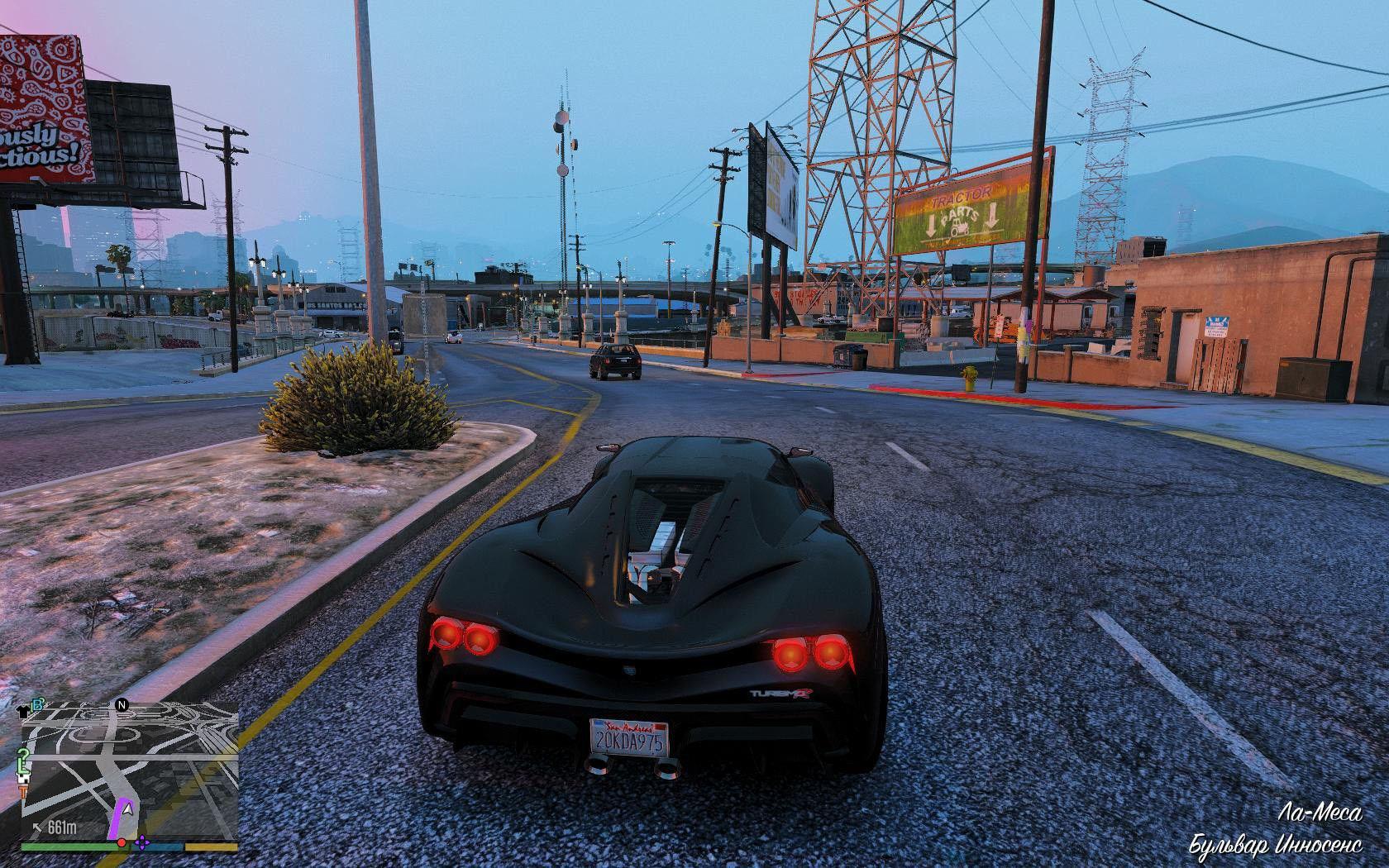Select the orange T tattoo parlor blip
1389x868 pixels.
(x=23, y=789)
